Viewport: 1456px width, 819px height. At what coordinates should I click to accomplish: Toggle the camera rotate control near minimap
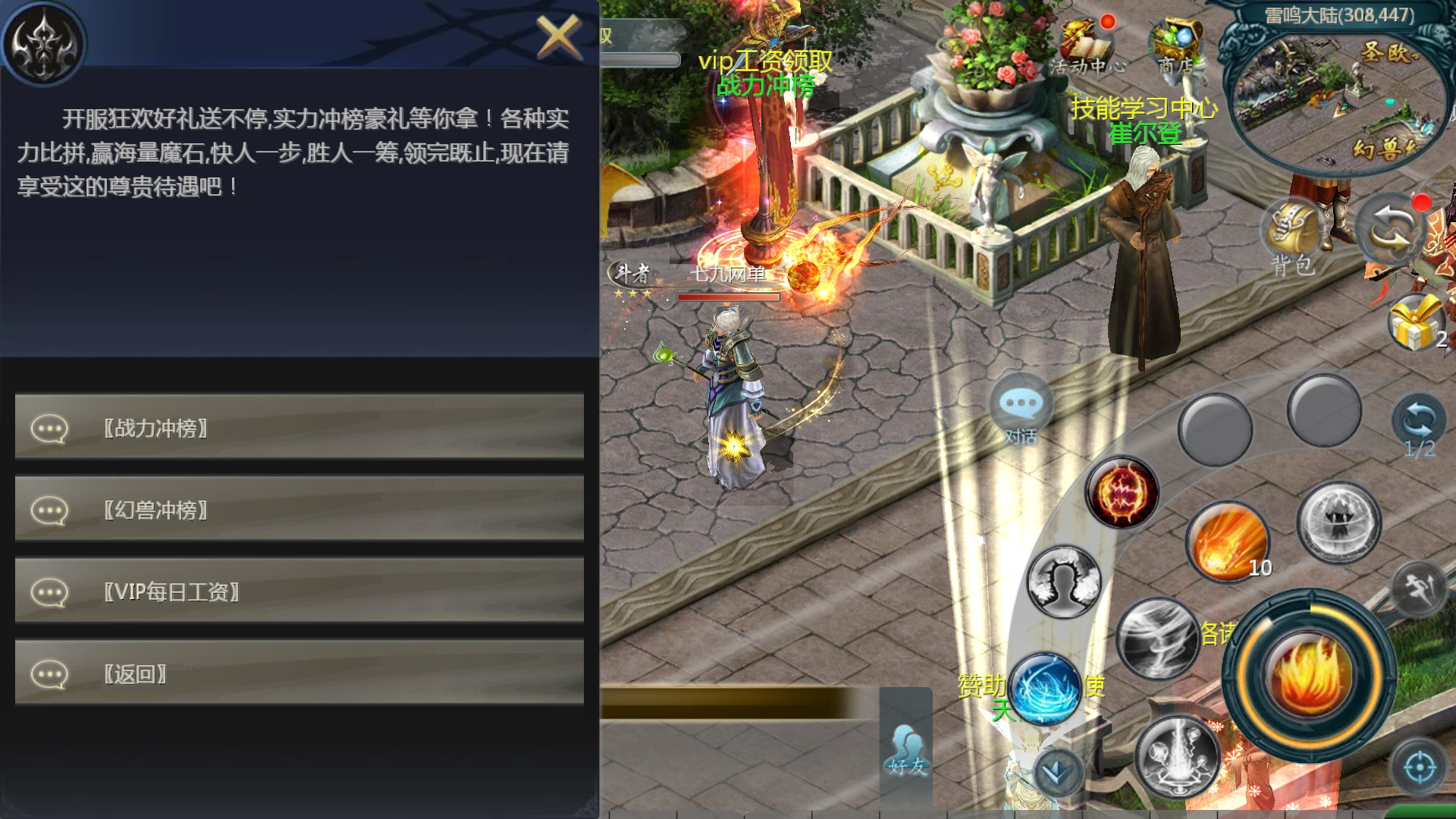coord(1389,227)
